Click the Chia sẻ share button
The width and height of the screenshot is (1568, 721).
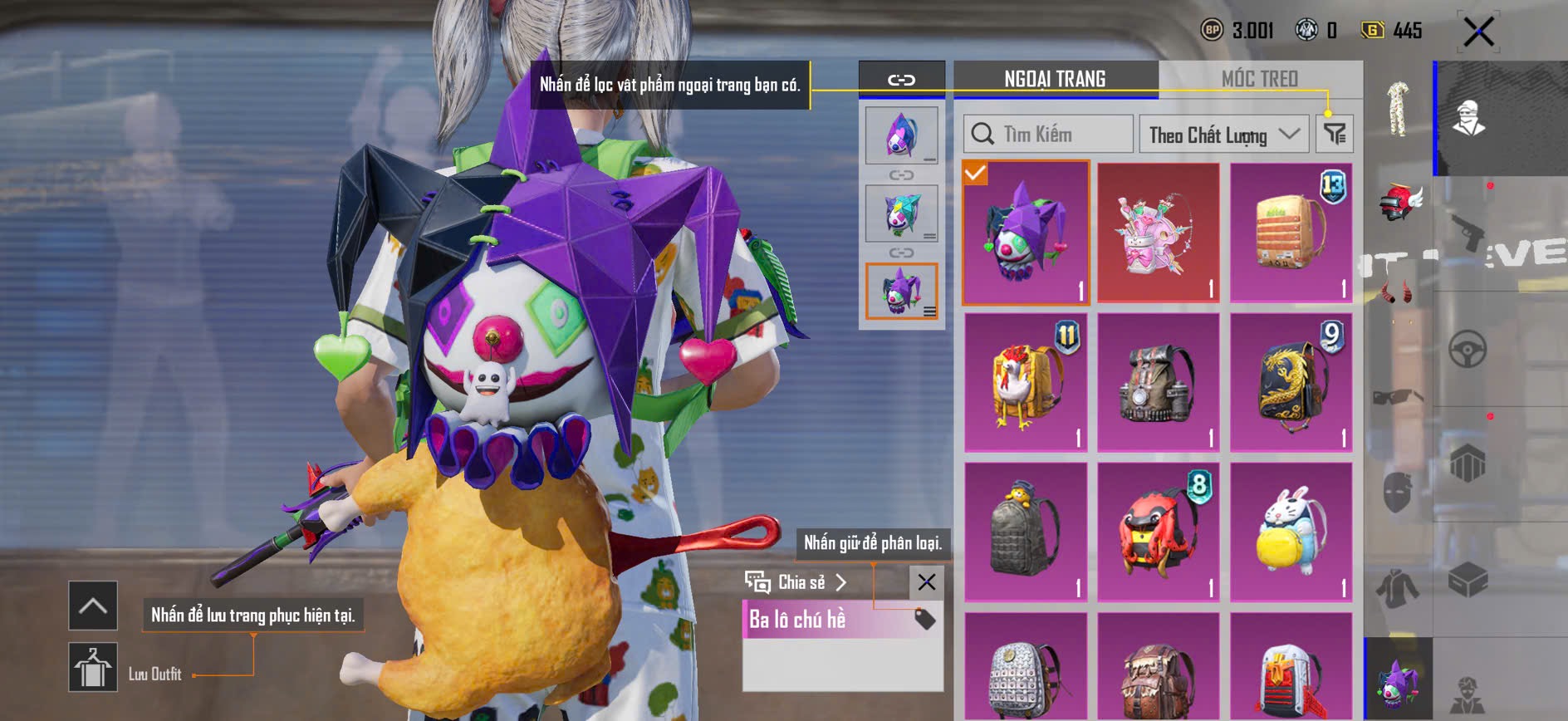(x=796, y=582)
